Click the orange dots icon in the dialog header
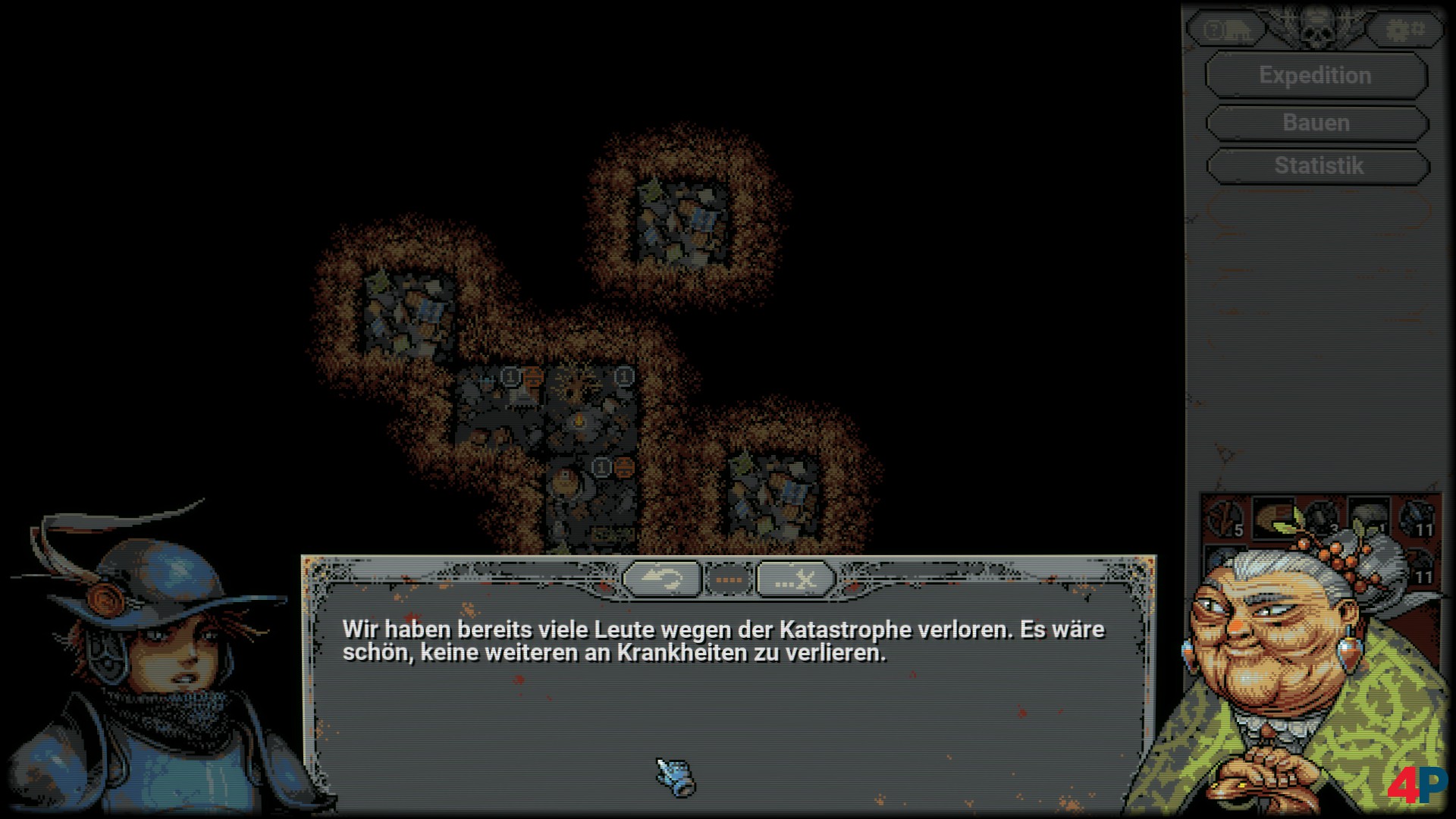Image resolution: width=1456 pixels, height=819 pixels. [730, 577]
